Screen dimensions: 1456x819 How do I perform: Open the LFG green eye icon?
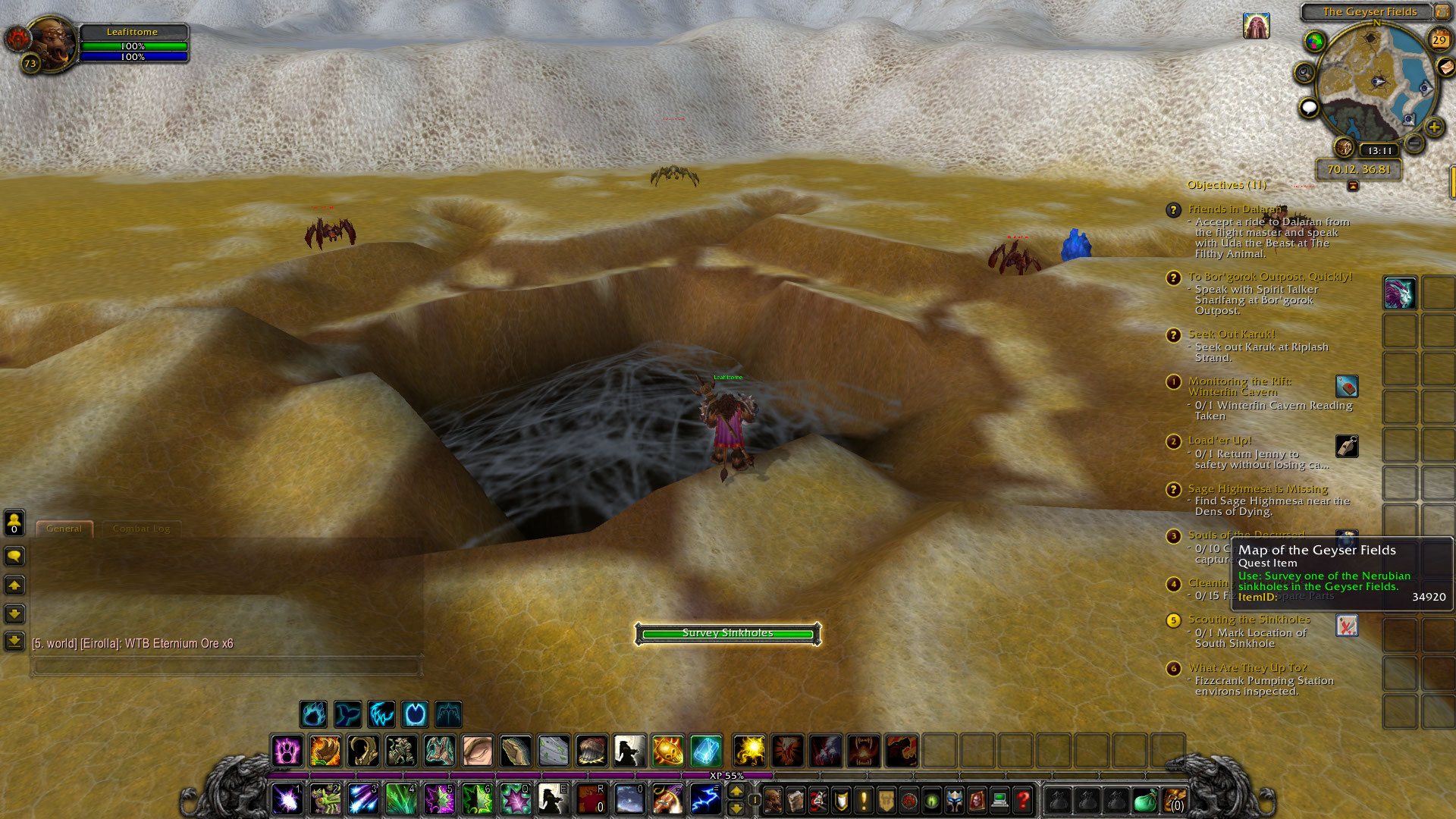[931, 800]
